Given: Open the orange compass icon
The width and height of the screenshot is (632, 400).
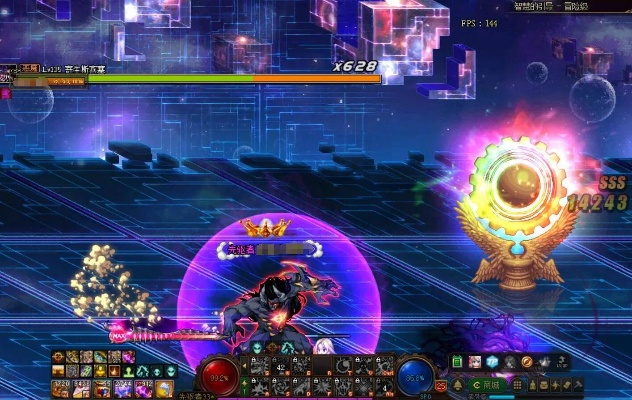Looking at the screenshot, I should click(x=524, y=361).
